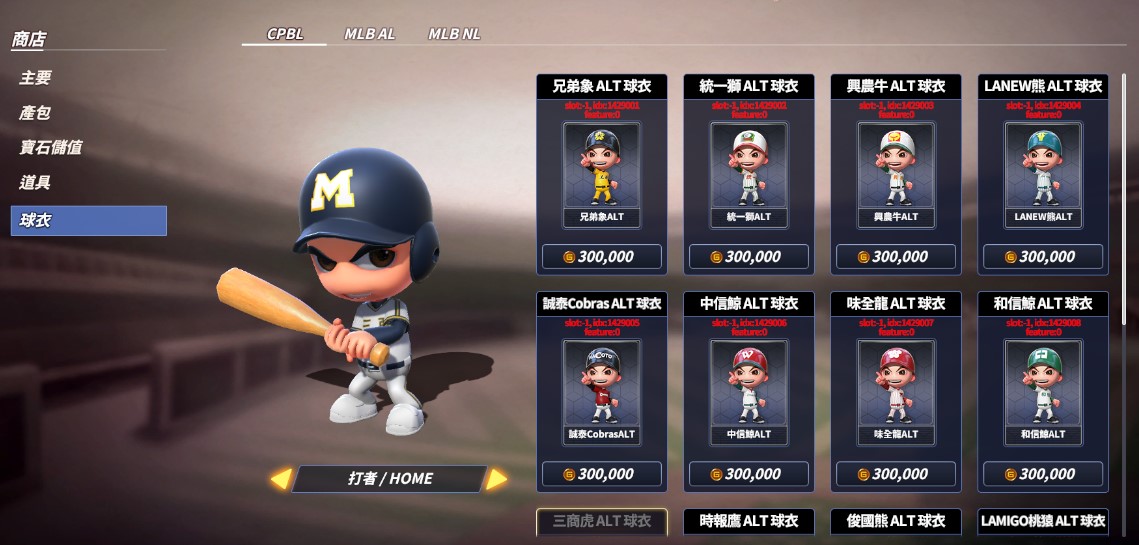Buy 統一獅 ALT jersey for 300,000
This screenshot has height=545, width=1139.
[748, 257]
